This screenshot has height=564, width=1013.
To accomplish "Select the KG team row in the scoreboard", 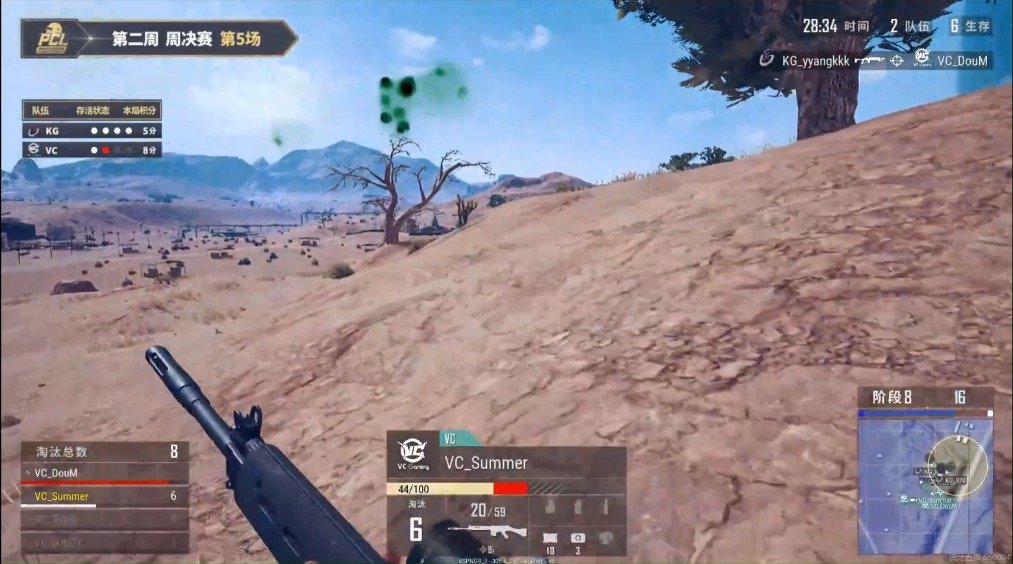I will tap(92, 131).
